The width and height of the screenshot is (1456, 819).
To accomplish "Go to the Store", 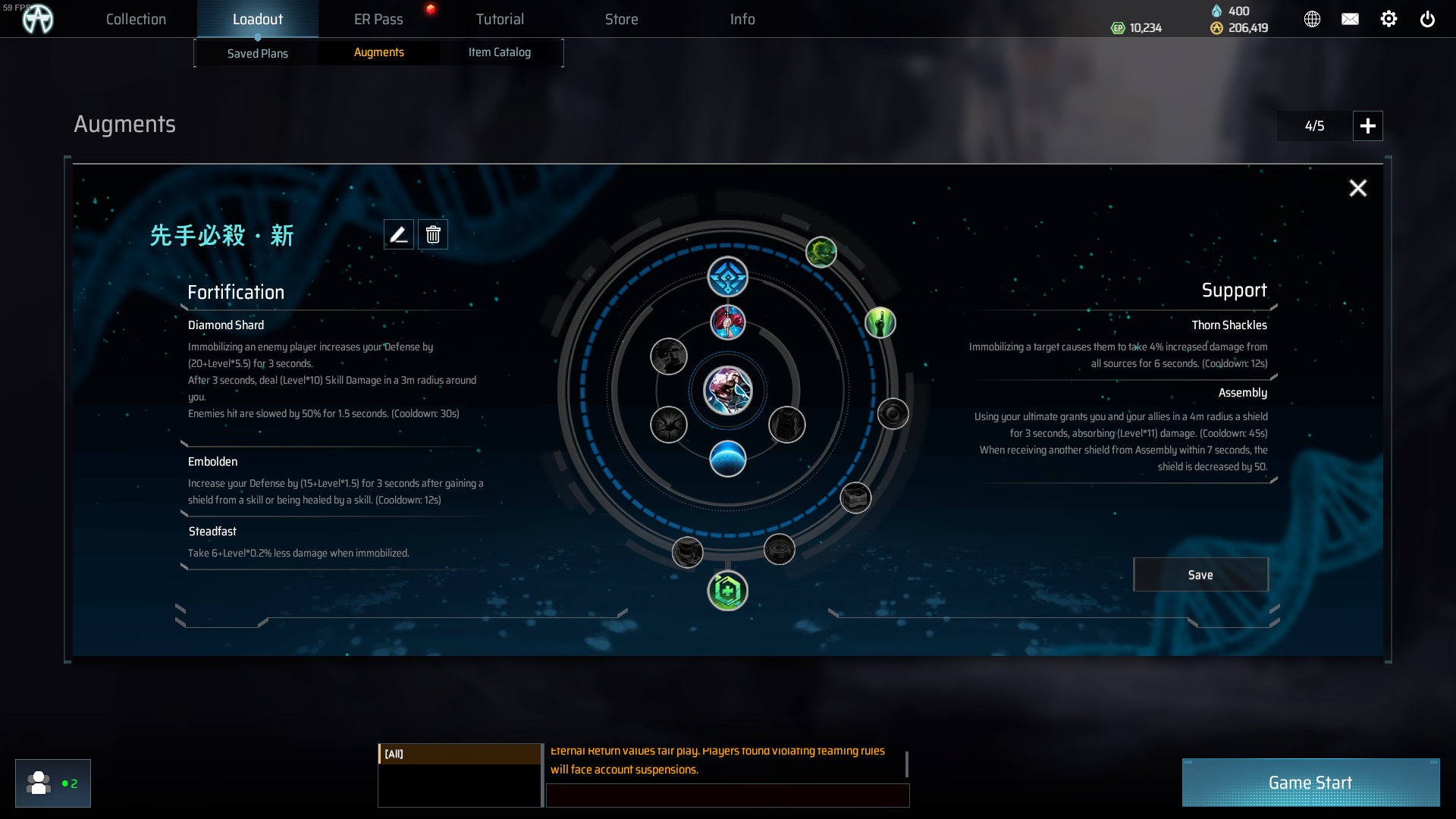I will click(621, 20).
